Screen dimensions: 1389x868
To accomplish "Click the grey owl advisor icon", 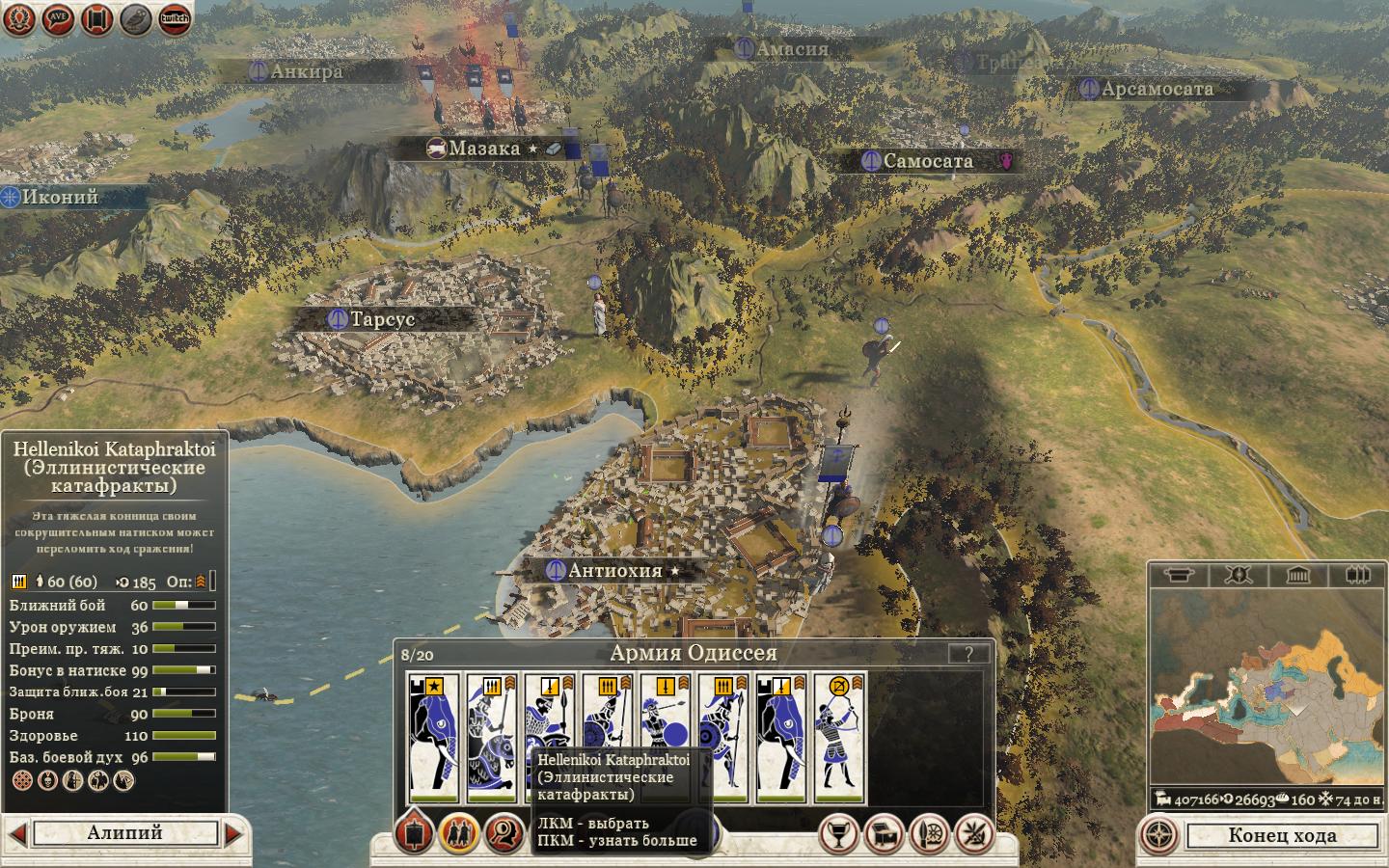I will (x=136, y=18).
